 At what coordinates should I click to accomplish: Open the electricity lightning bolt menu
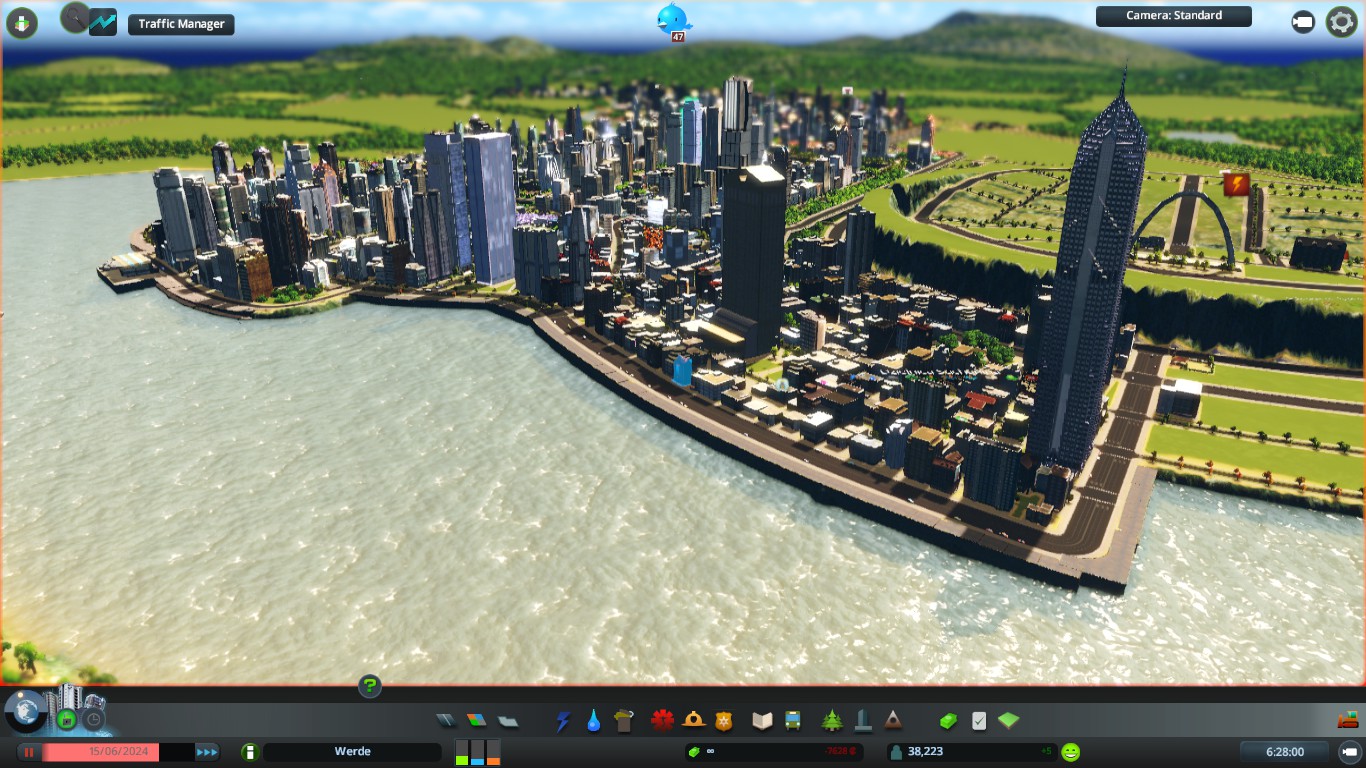point(563,720)
